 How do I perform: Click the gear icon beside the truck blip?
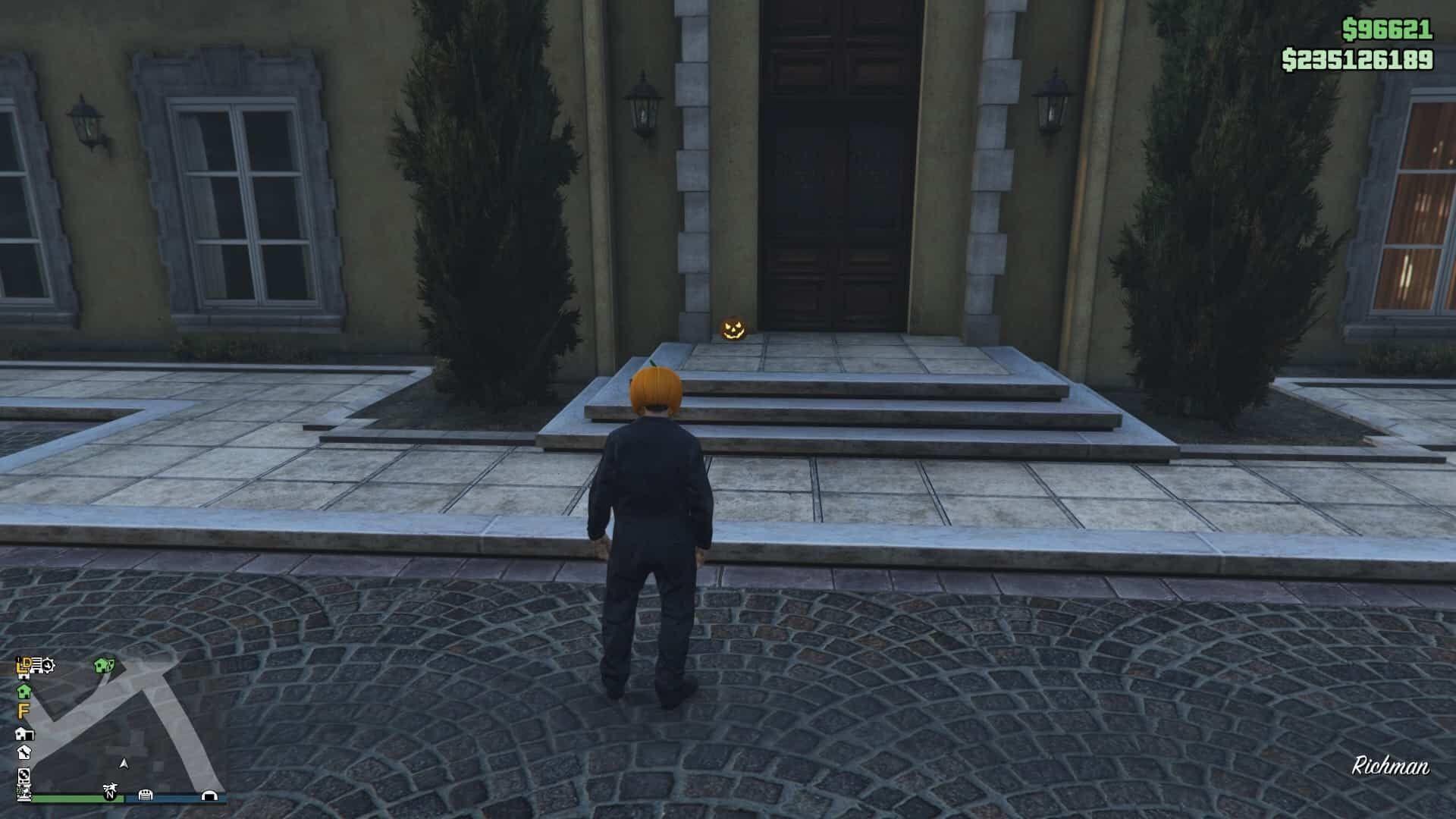coord(49,664)
